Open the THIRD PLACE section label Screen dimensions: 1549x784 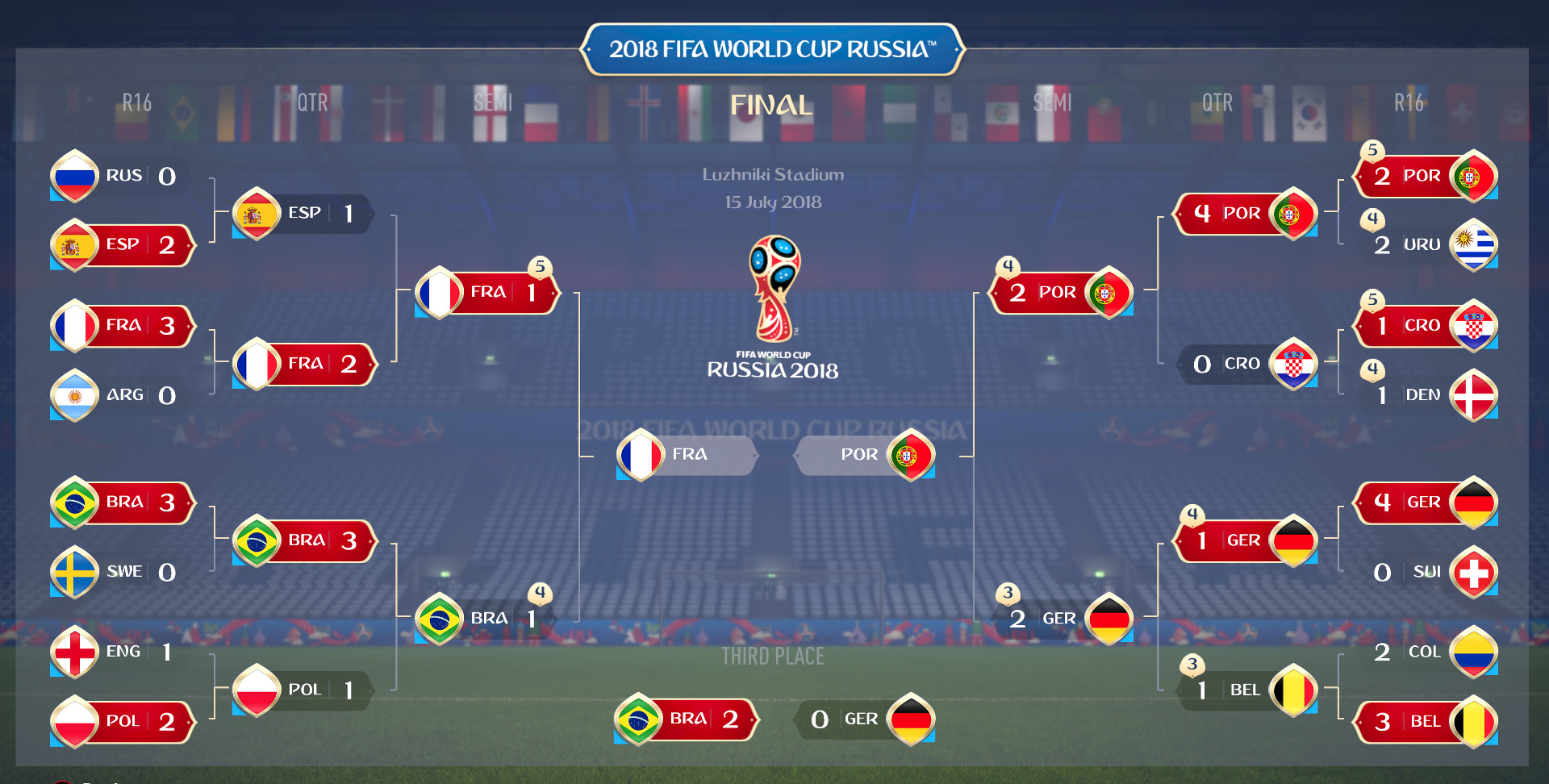click(x=773, y=657)
